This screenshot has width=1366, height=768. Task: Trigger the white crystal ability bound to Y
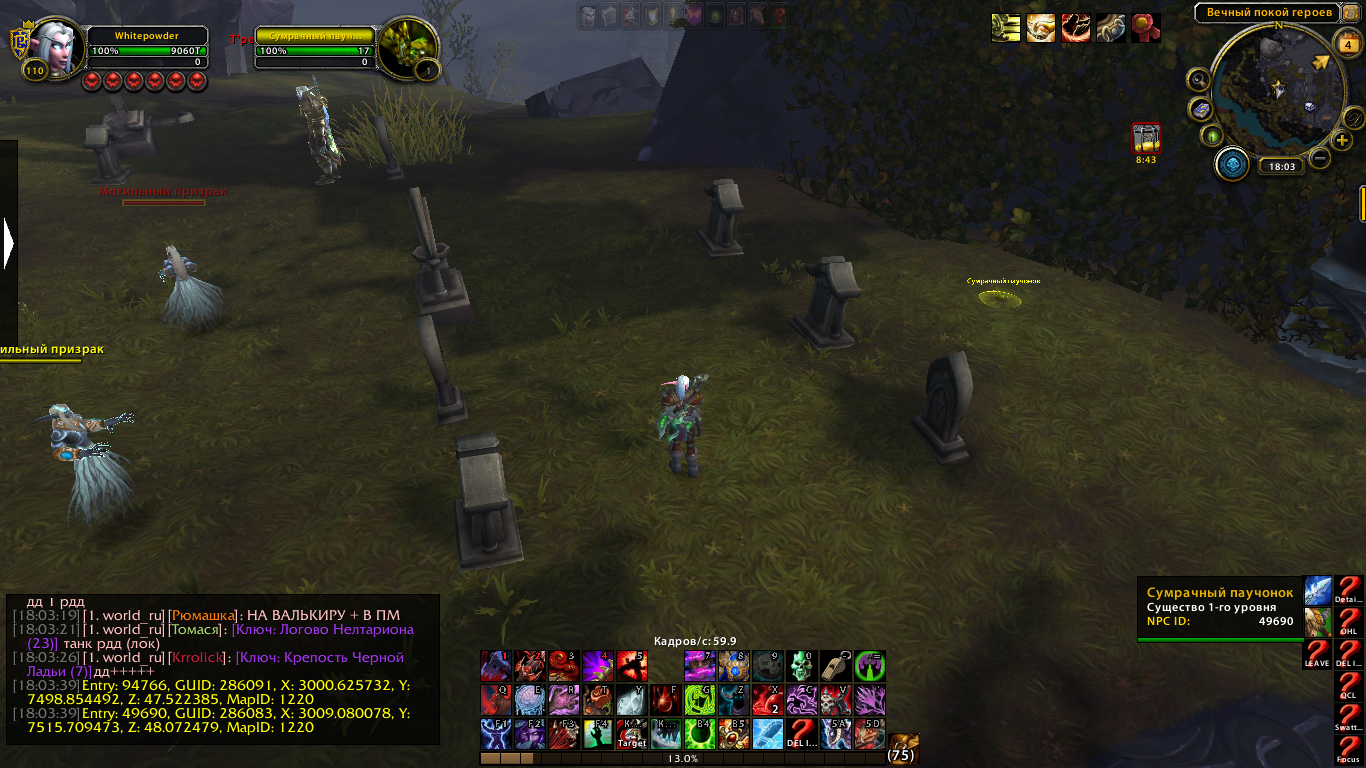(632, 700)
